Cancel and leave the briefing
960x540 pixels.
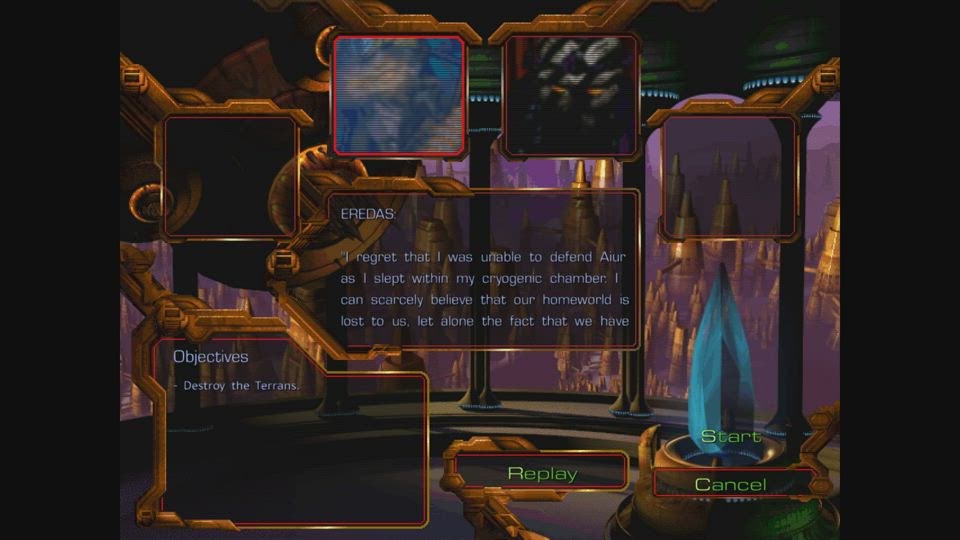[730, 485]
